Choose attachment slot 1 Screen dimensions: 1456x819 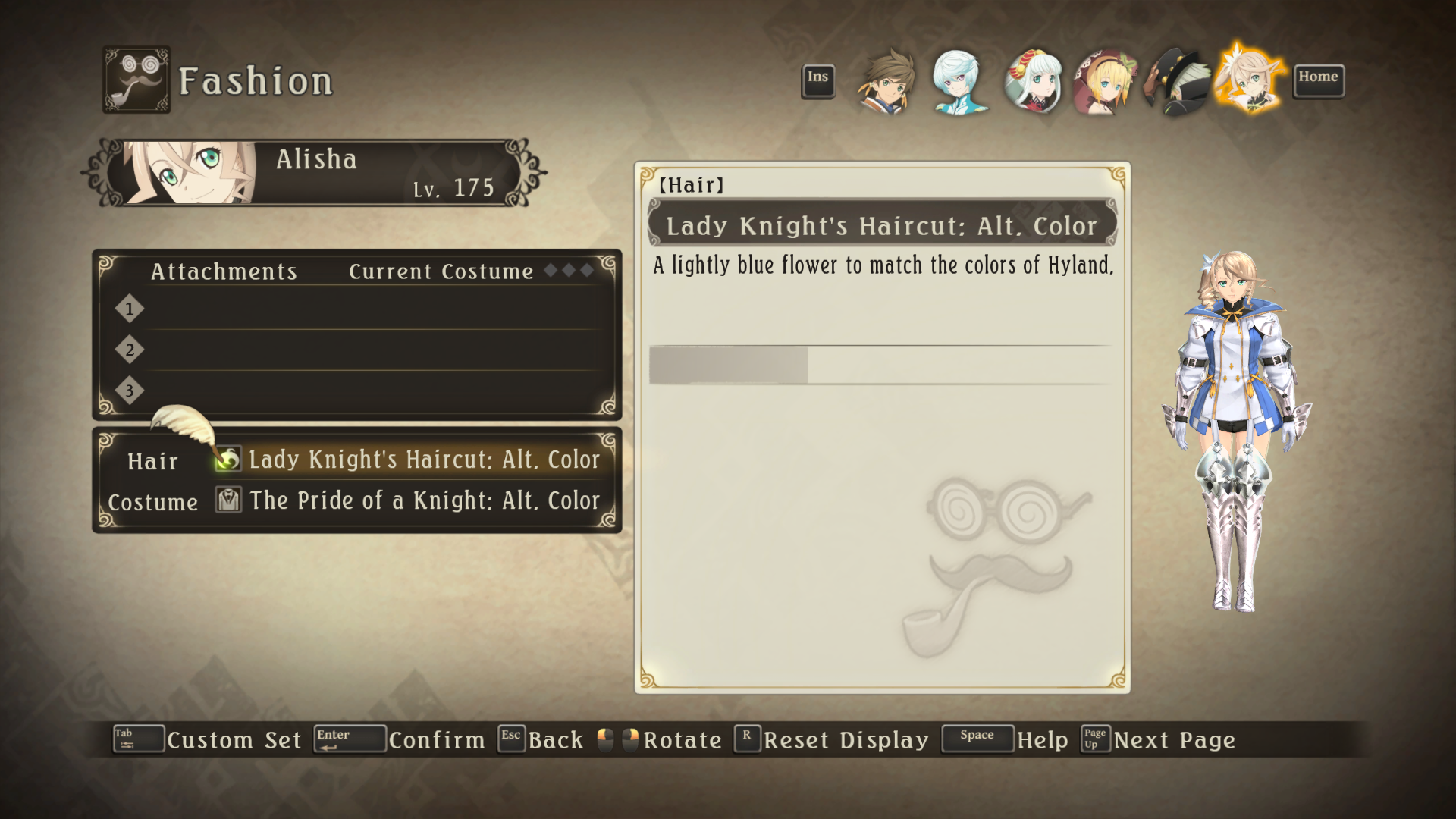364,309
